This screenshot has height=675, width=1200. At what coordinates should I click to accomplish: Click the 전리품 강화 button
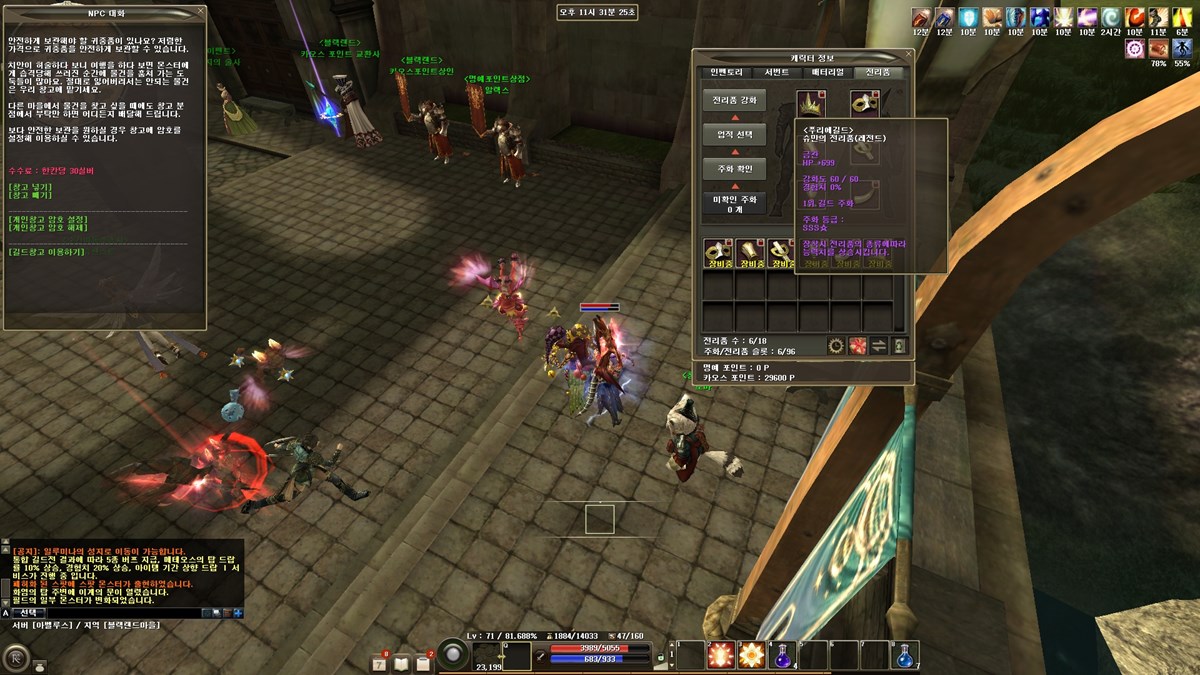tap(735, 101)
